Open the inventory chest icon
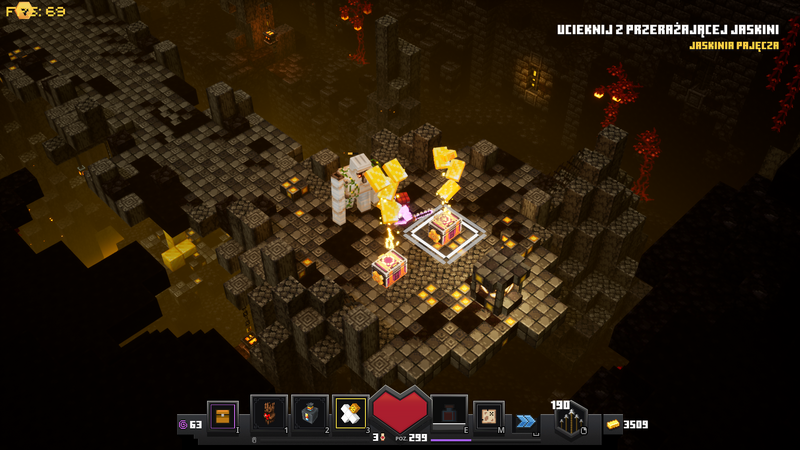This screenshot has width=800, height=450. tap(223, 416)
